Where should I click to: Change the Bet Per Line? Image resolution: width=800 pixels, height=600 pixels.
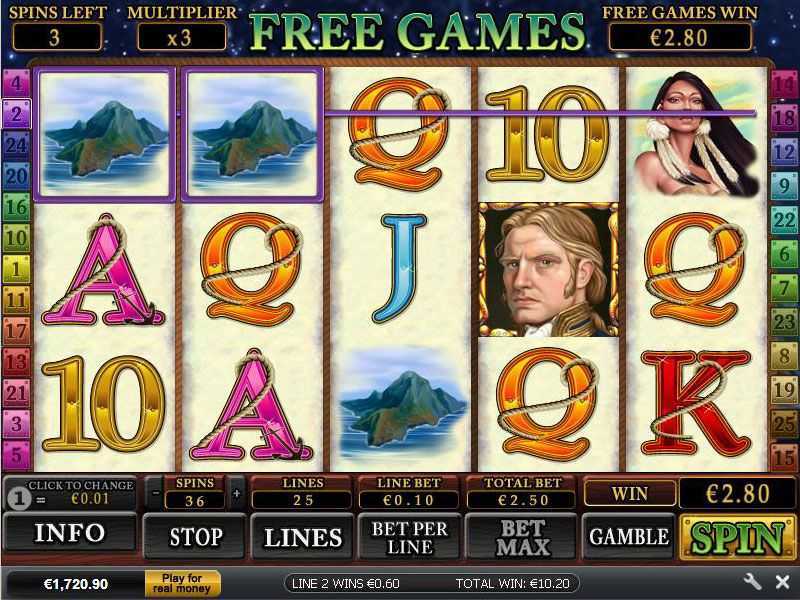coord(410,537)
